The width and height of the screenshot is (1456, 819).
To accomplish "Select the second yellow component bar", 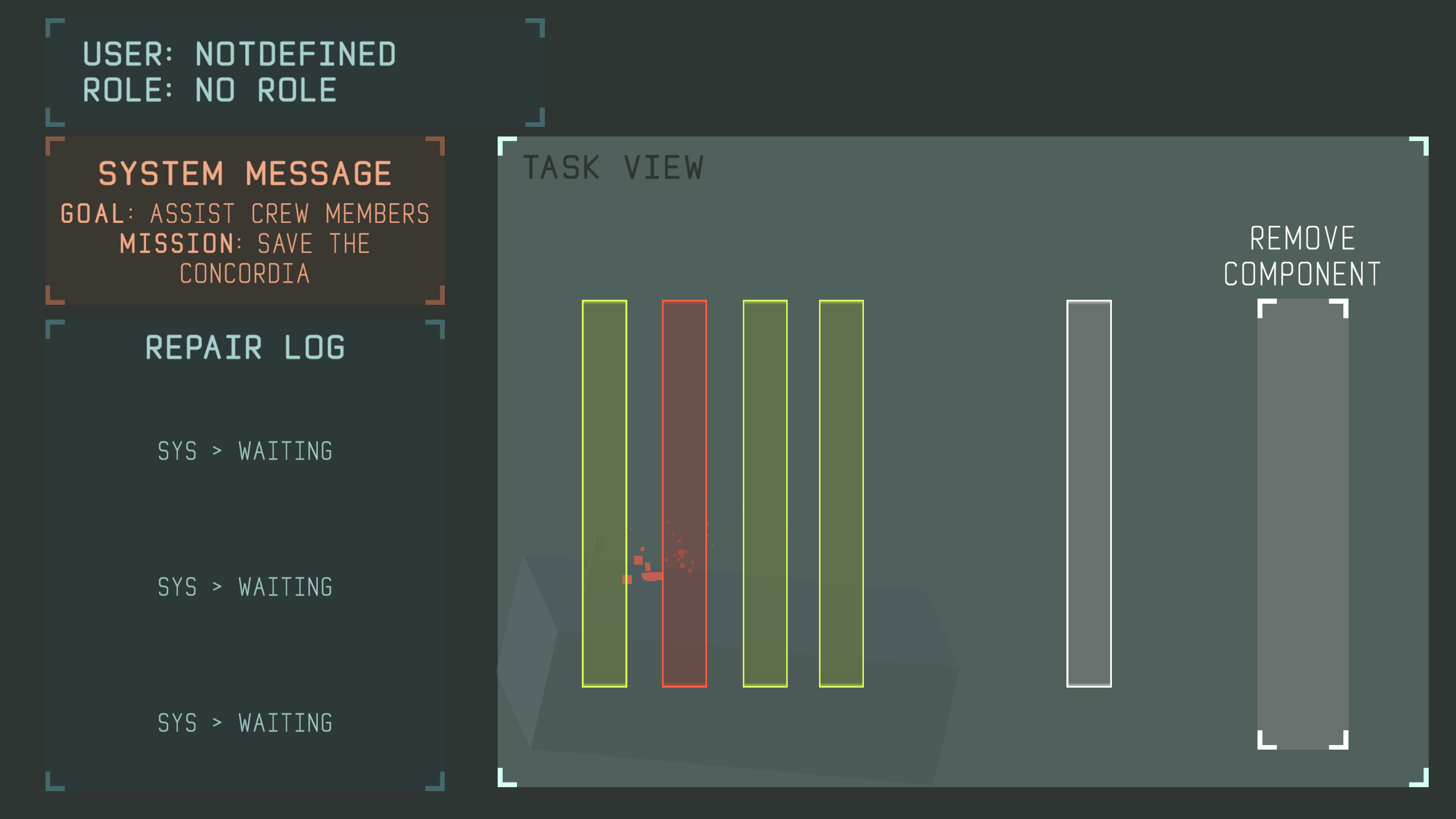I will coord(764,495).
